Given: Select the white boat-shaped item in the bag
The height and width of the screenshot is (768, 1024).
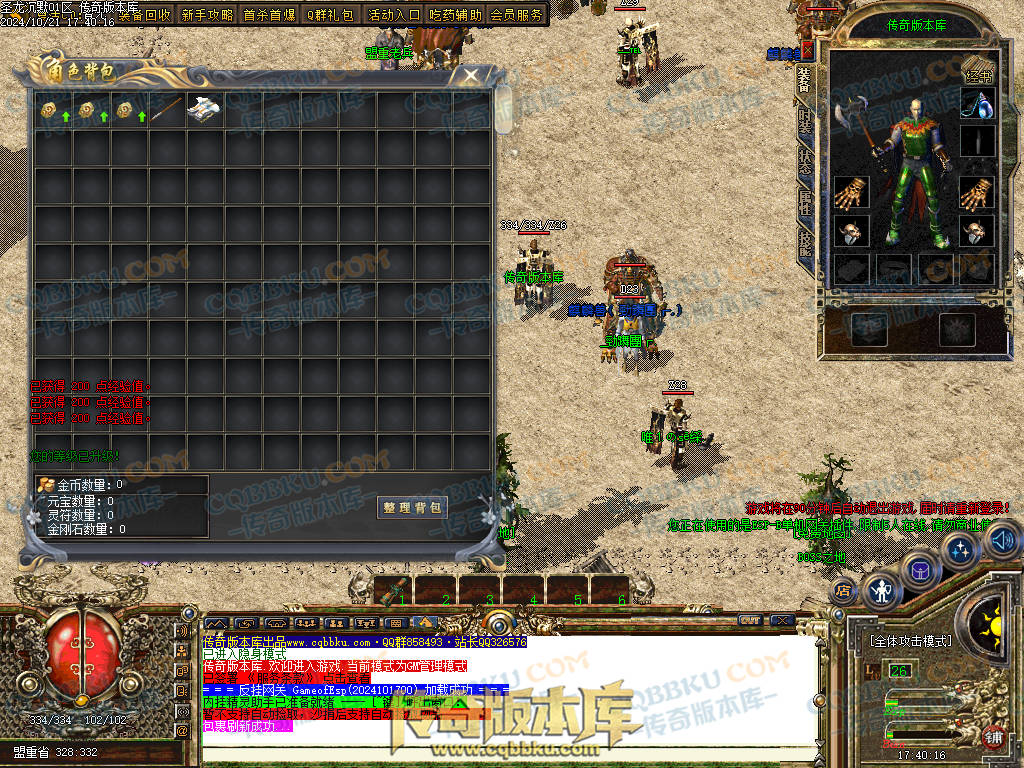Looking at the screenshot, I should [x=204, y=108].
